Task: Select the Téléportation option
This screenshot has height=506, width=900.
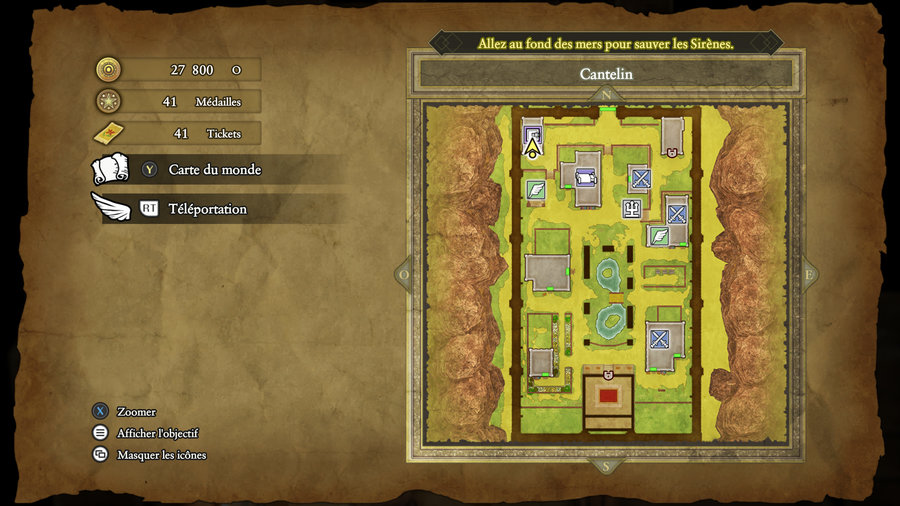Action: 207,209
